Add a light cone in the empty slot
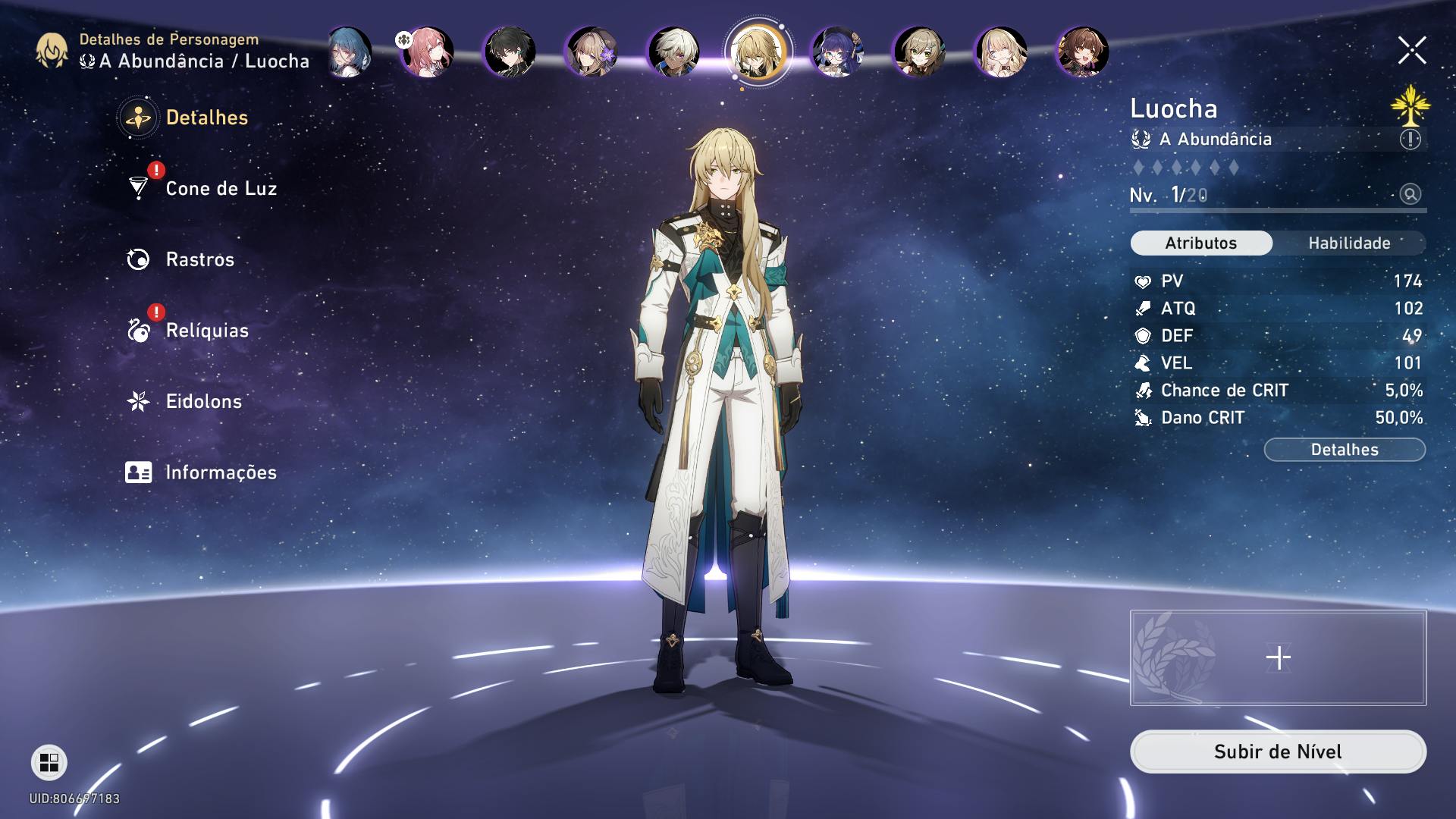1456x819 pixels. click(x=1278, y=657)
